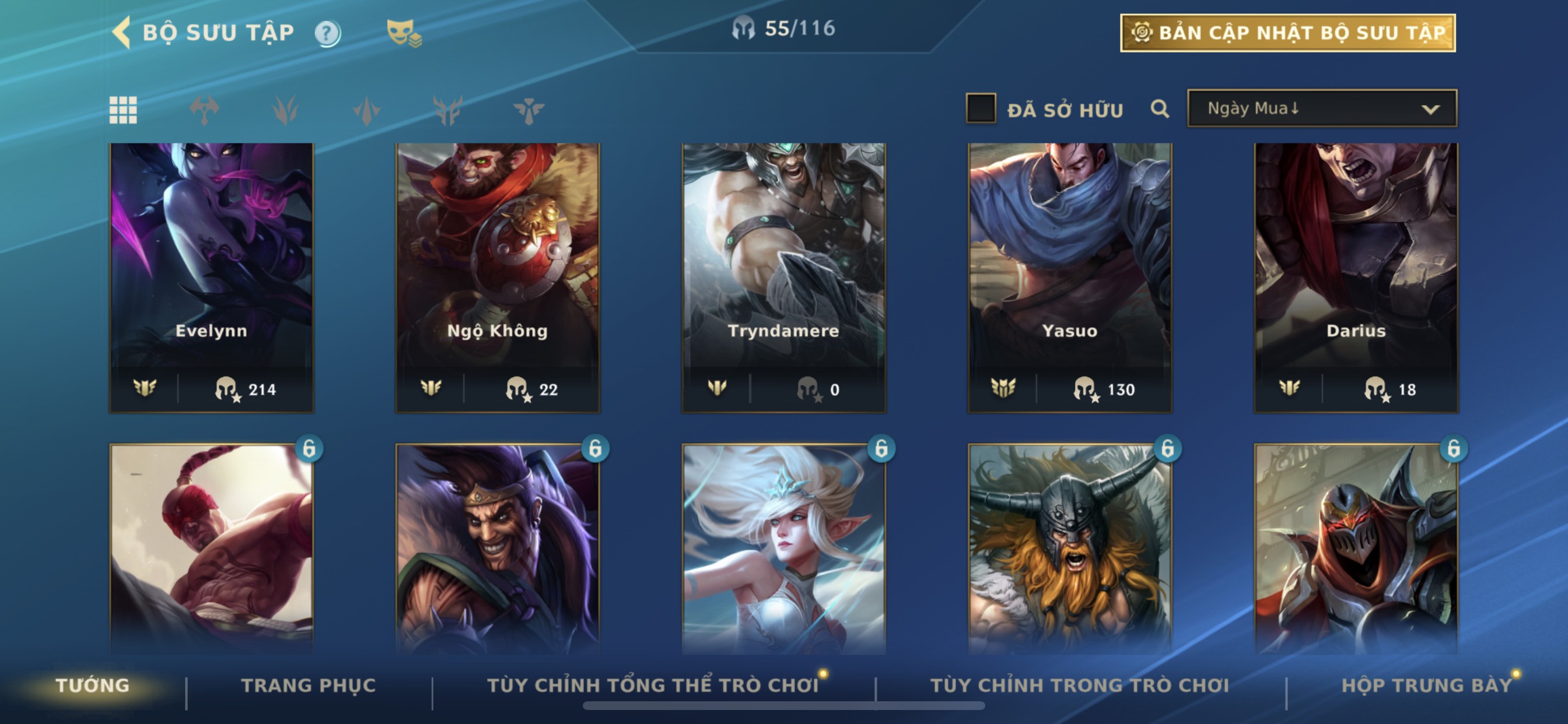Select the Evelynn champion card
The image size is (1568, 724).
tap(211, 277)
